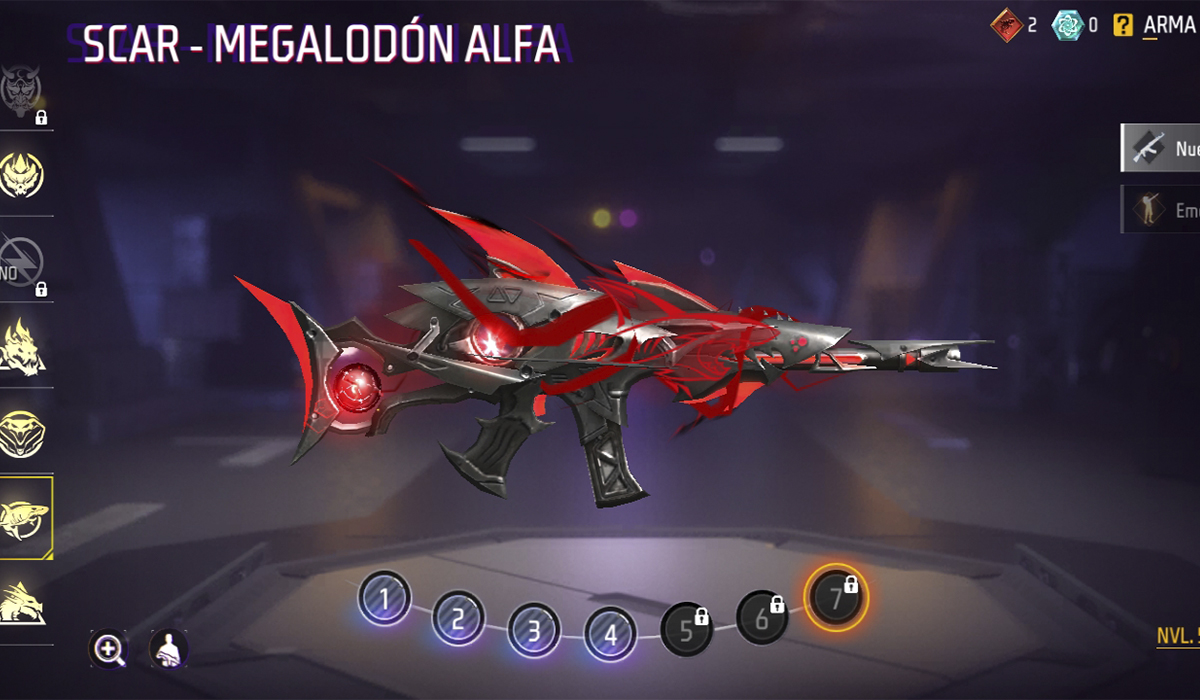Open the rifle 'Nue...' option
Viewport: 1200px width, 700px height.
click(x=1160, y=149)
